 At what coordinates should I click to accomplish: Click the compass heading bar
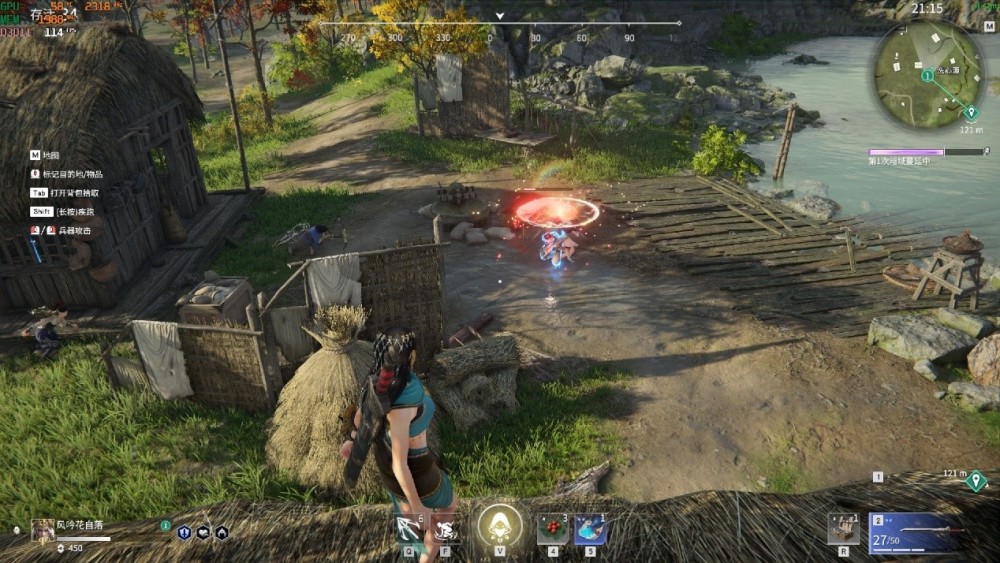point(500,24)
